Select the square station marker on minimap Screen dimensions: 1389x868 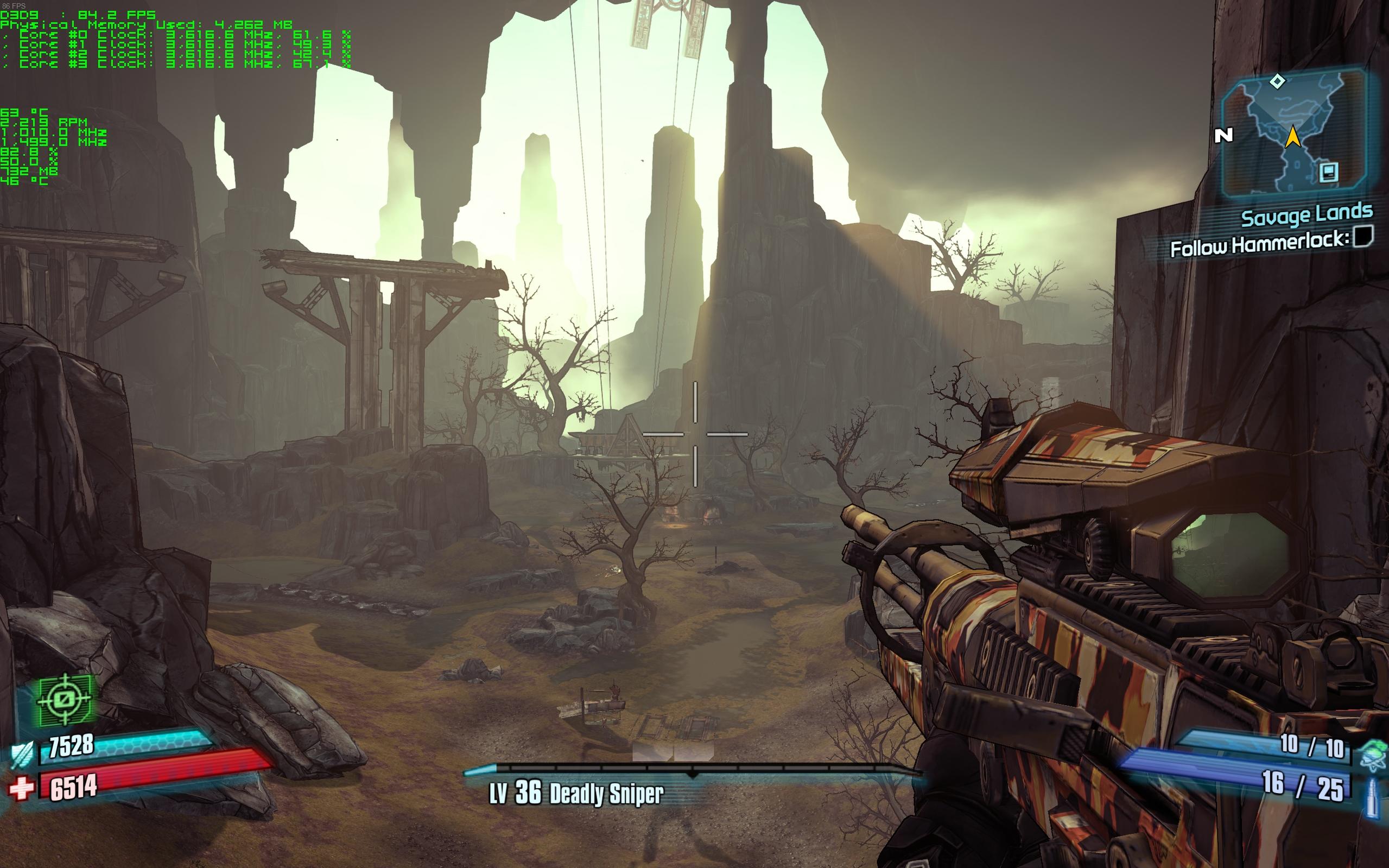1329,172
